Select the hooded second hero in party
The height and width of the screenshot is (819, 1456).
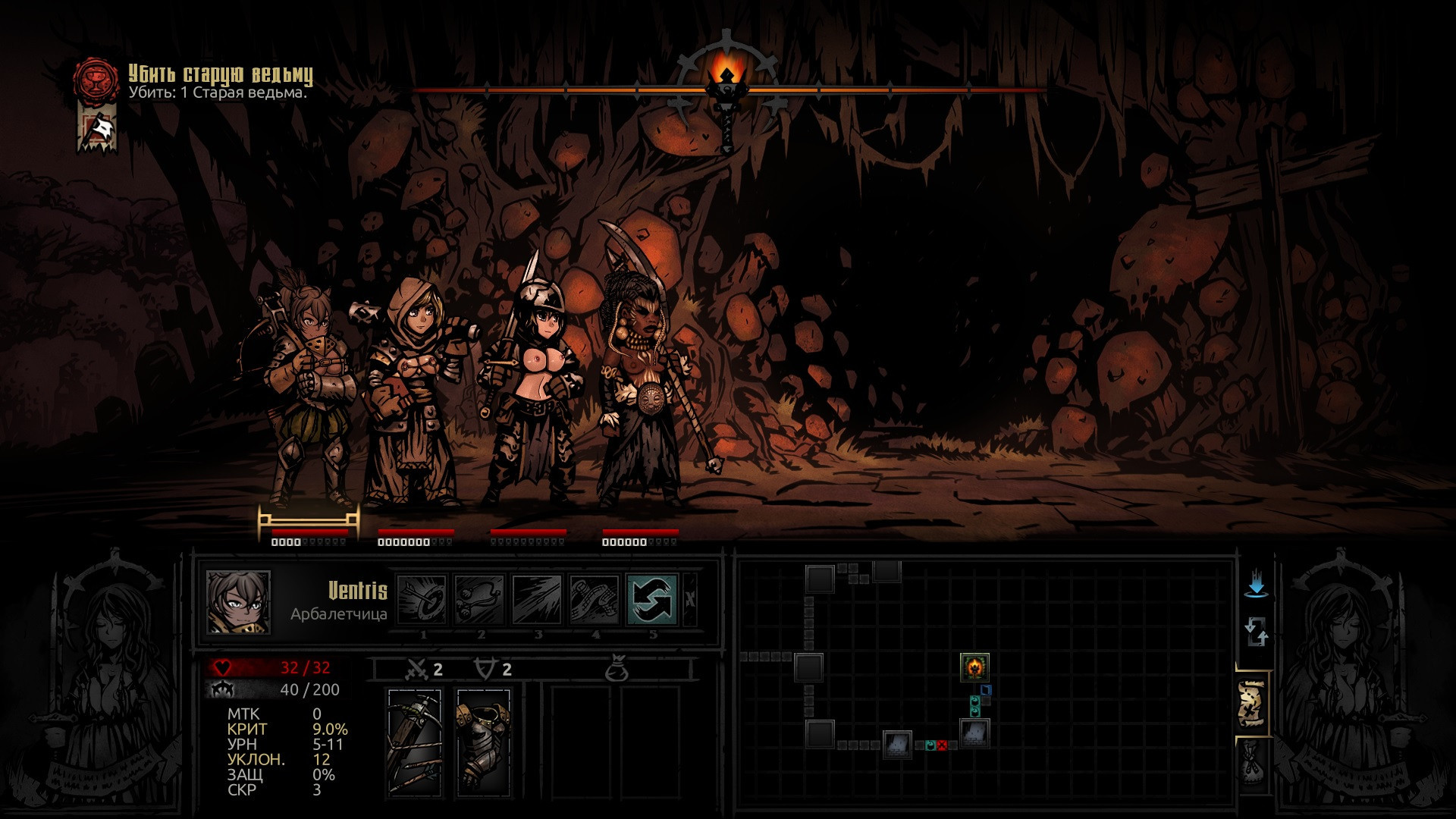(412, 394)
